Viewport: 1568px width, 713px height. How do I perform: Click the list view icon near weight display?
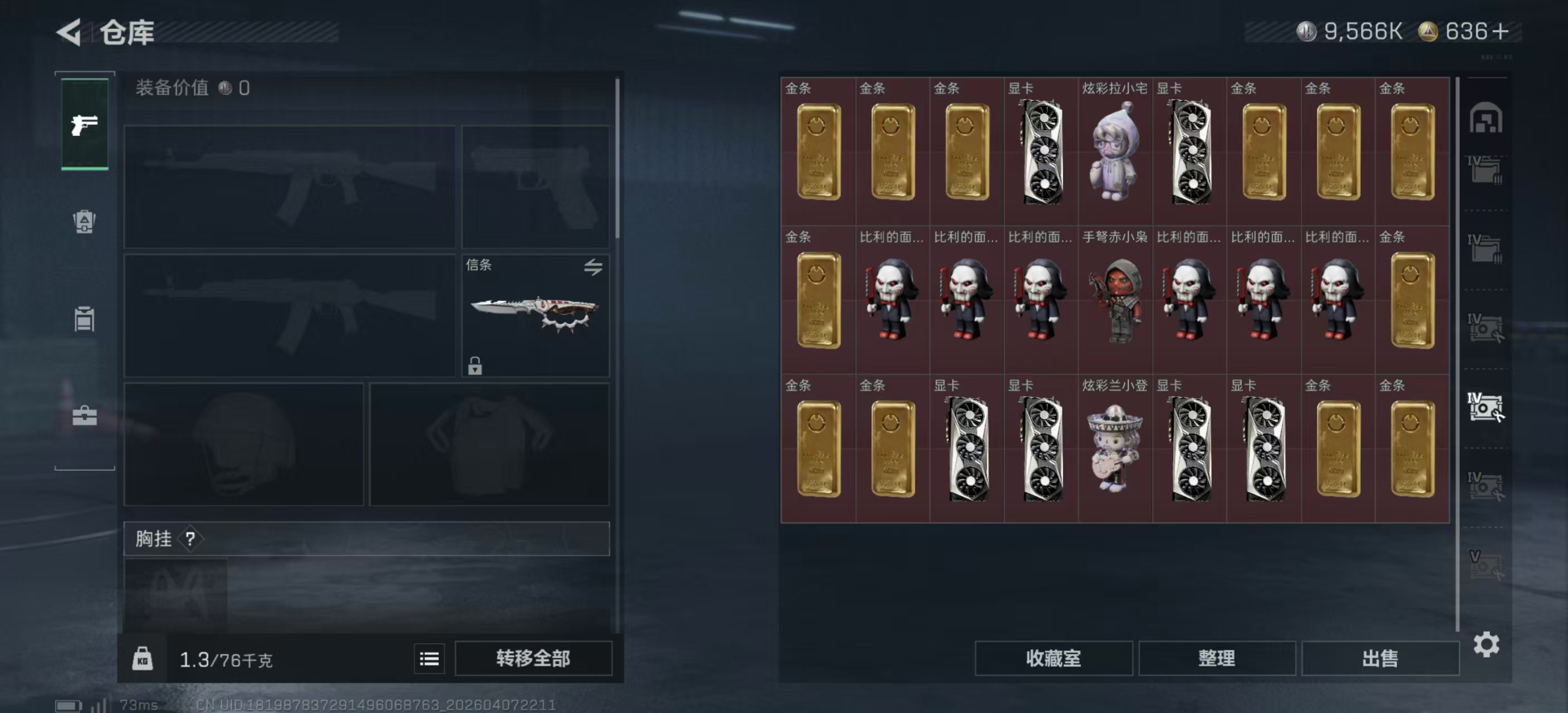pos(429,658)
